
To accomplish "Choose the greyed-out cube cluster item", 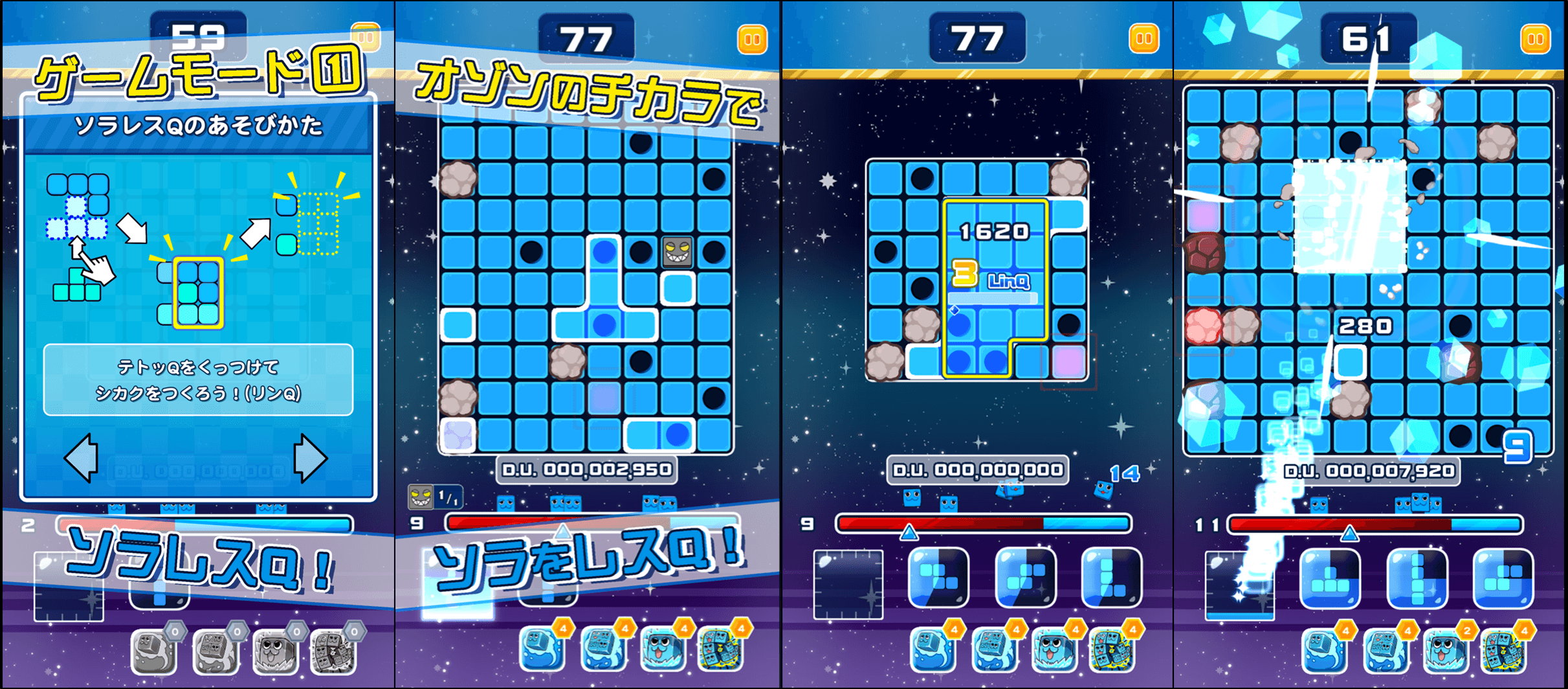I will click(x=333, y=651).
